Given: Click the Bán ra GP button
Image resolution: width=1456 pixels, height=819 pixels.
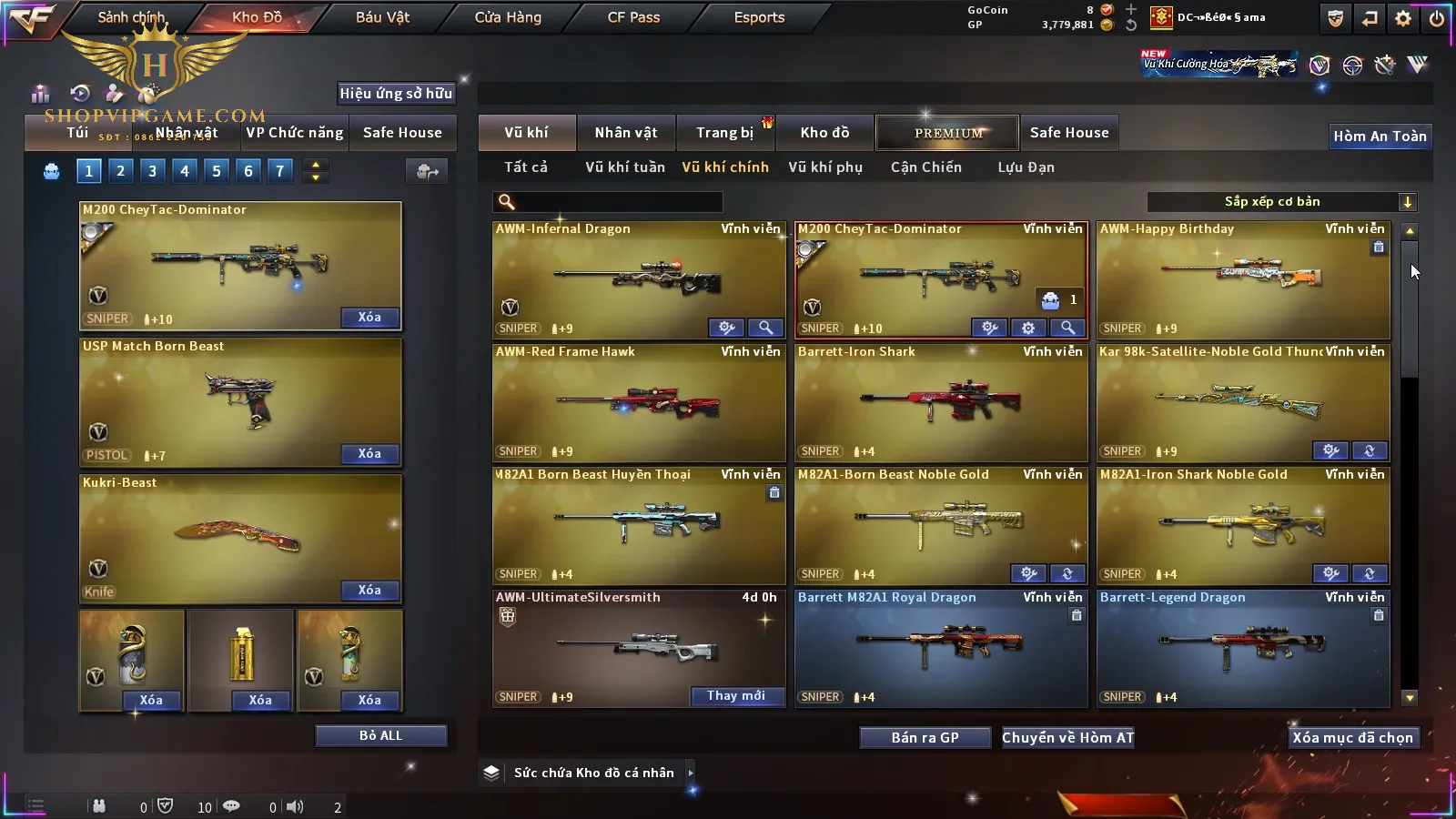Looking at the screenshot, I should point(925,737).
